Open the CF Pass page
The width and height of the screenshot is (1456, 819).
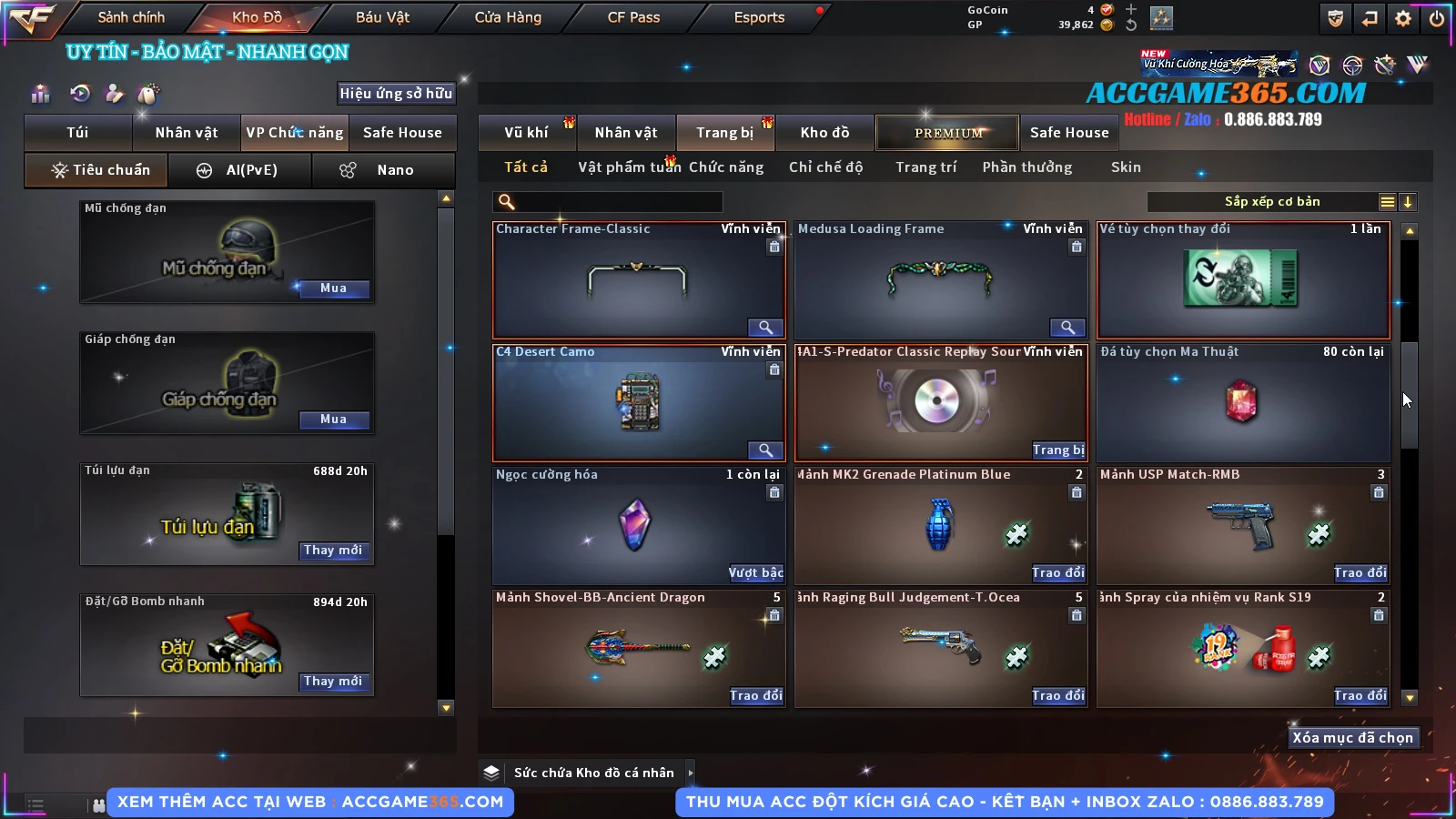pos(633,17)
